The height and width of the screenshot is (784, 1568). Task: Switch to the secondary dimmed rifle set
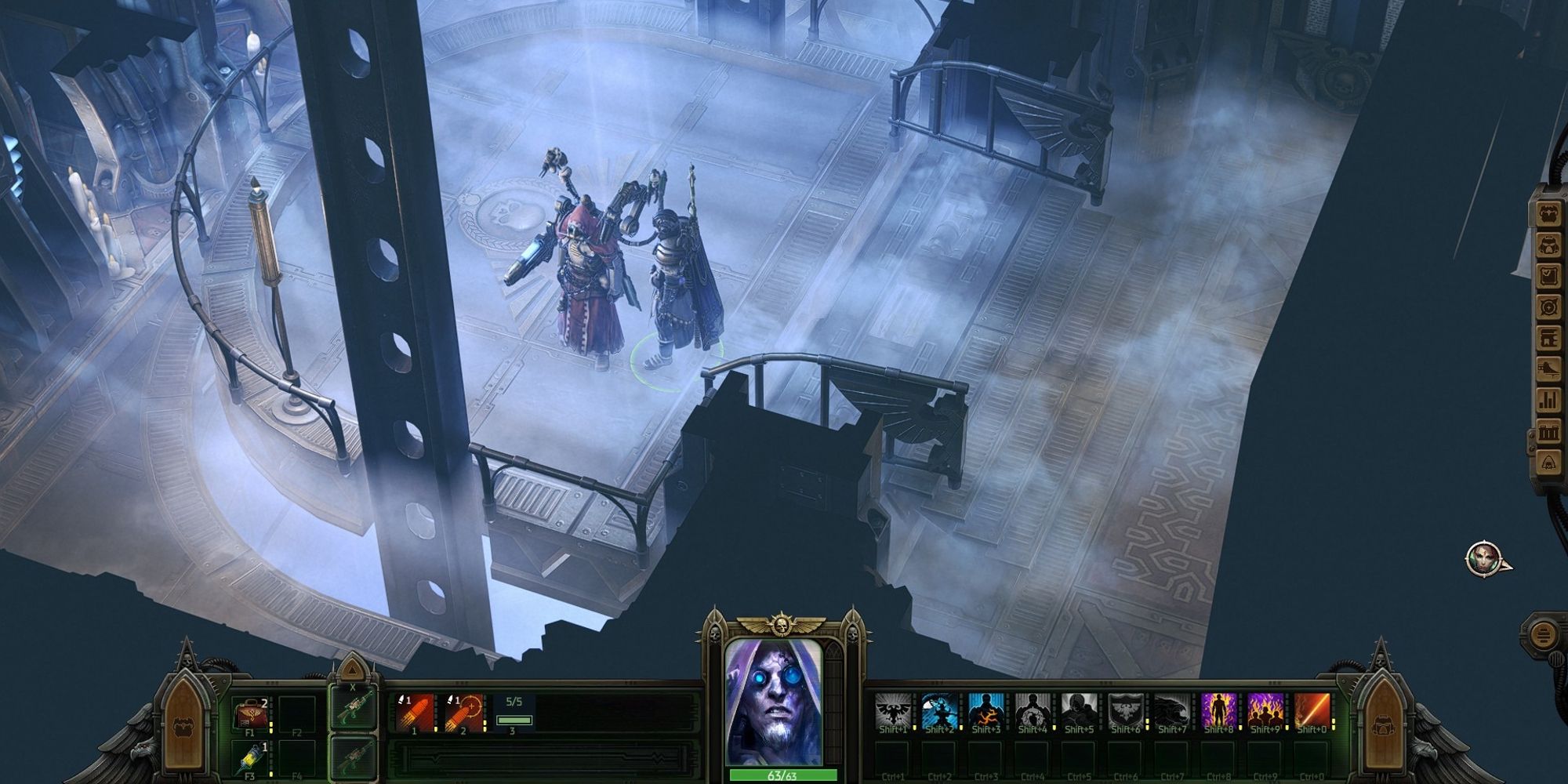352,757
